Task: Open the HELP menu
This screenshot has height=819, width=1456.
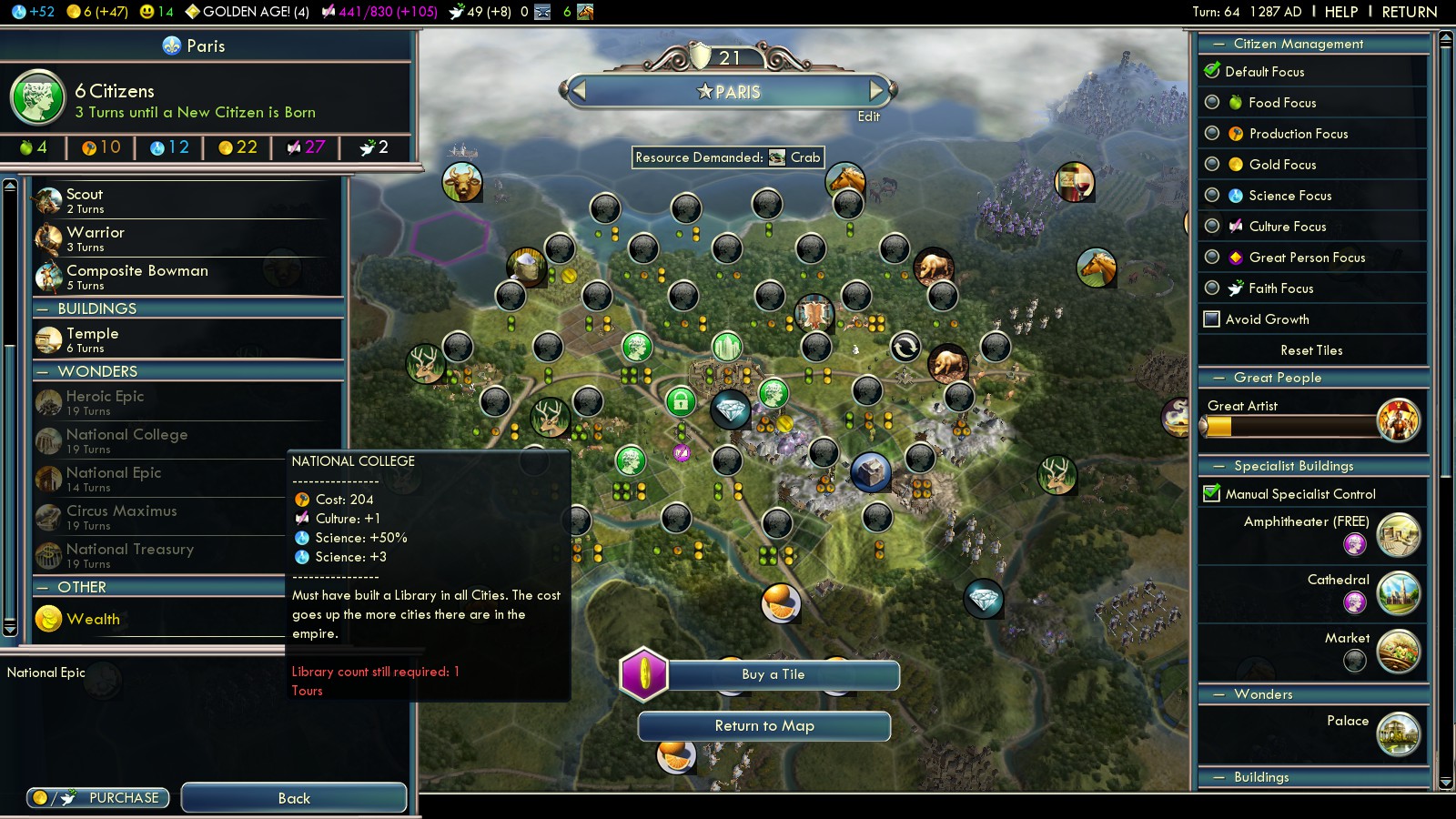Action: tap(1340, 12)
